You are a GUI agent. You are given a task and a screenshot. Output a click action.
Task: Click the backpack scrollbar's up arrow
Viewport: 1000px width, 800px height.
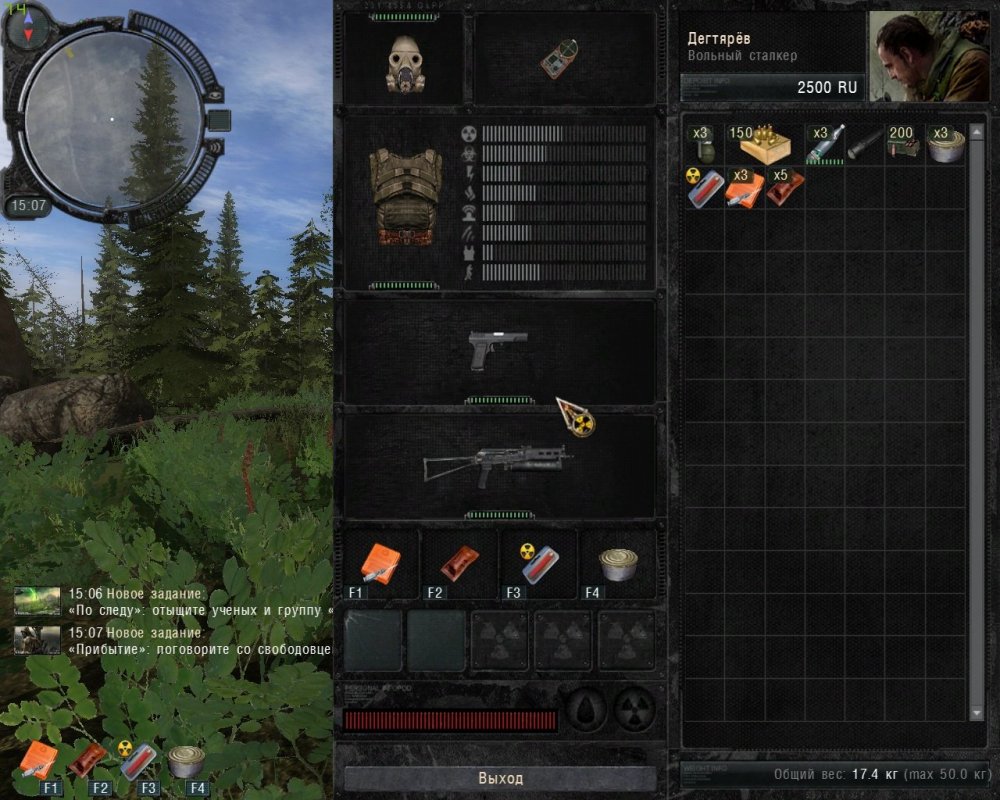(976, 129)
